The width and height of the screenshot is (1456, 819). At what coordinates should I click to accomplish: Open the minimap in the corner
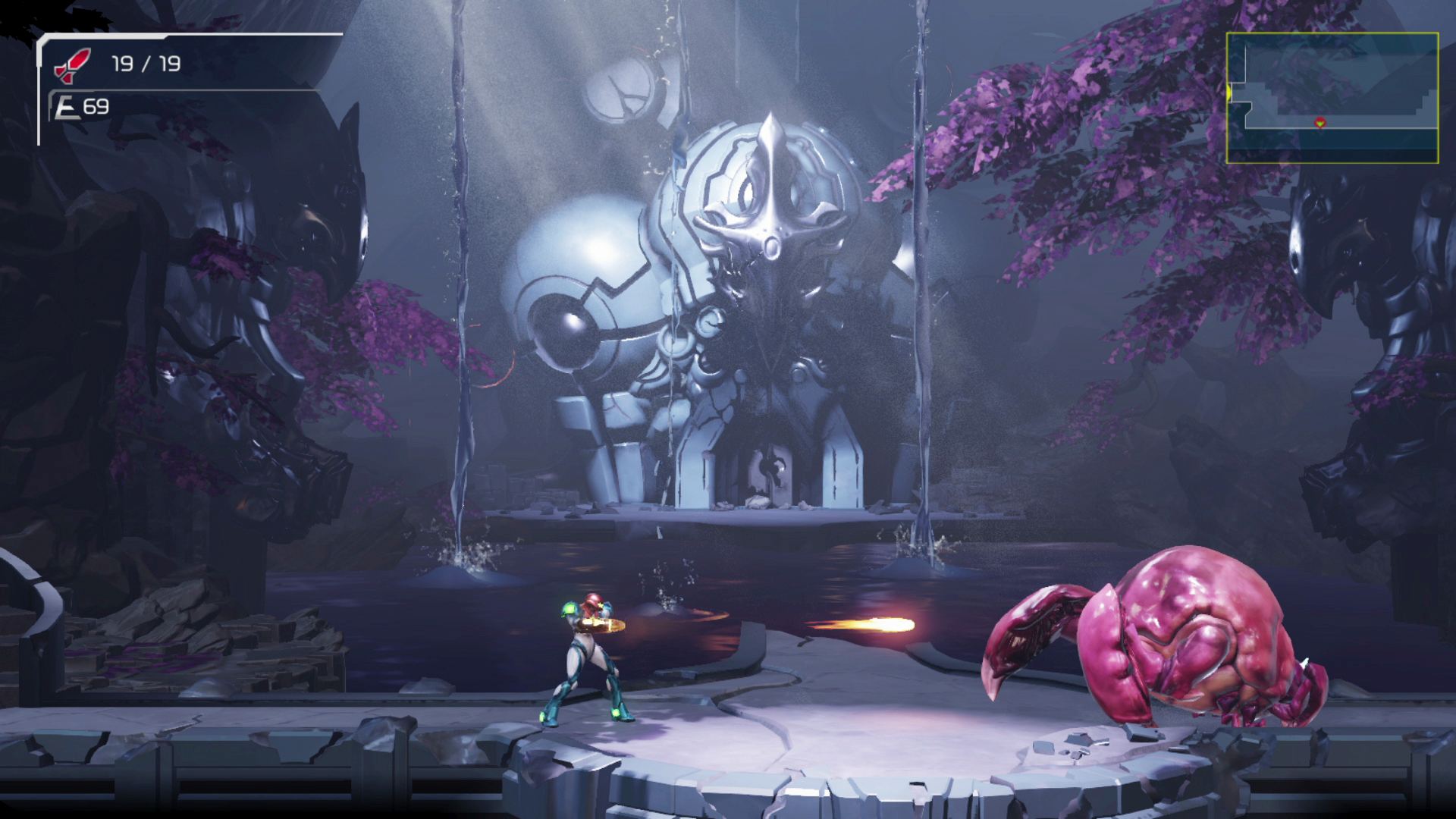[x=1332, y=98]
